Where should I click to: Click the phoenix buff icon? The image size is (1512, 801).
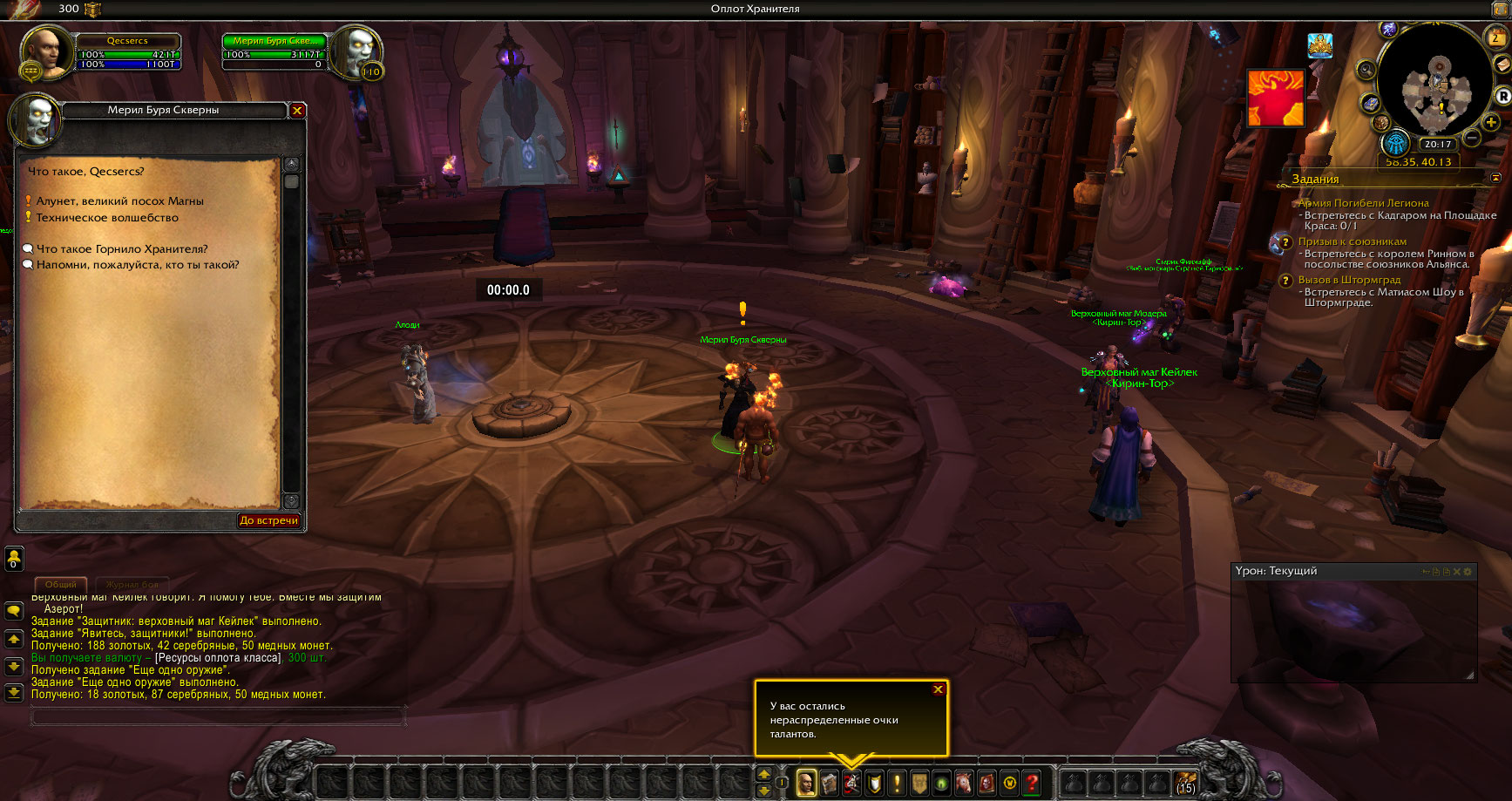tap(1275, 98)
